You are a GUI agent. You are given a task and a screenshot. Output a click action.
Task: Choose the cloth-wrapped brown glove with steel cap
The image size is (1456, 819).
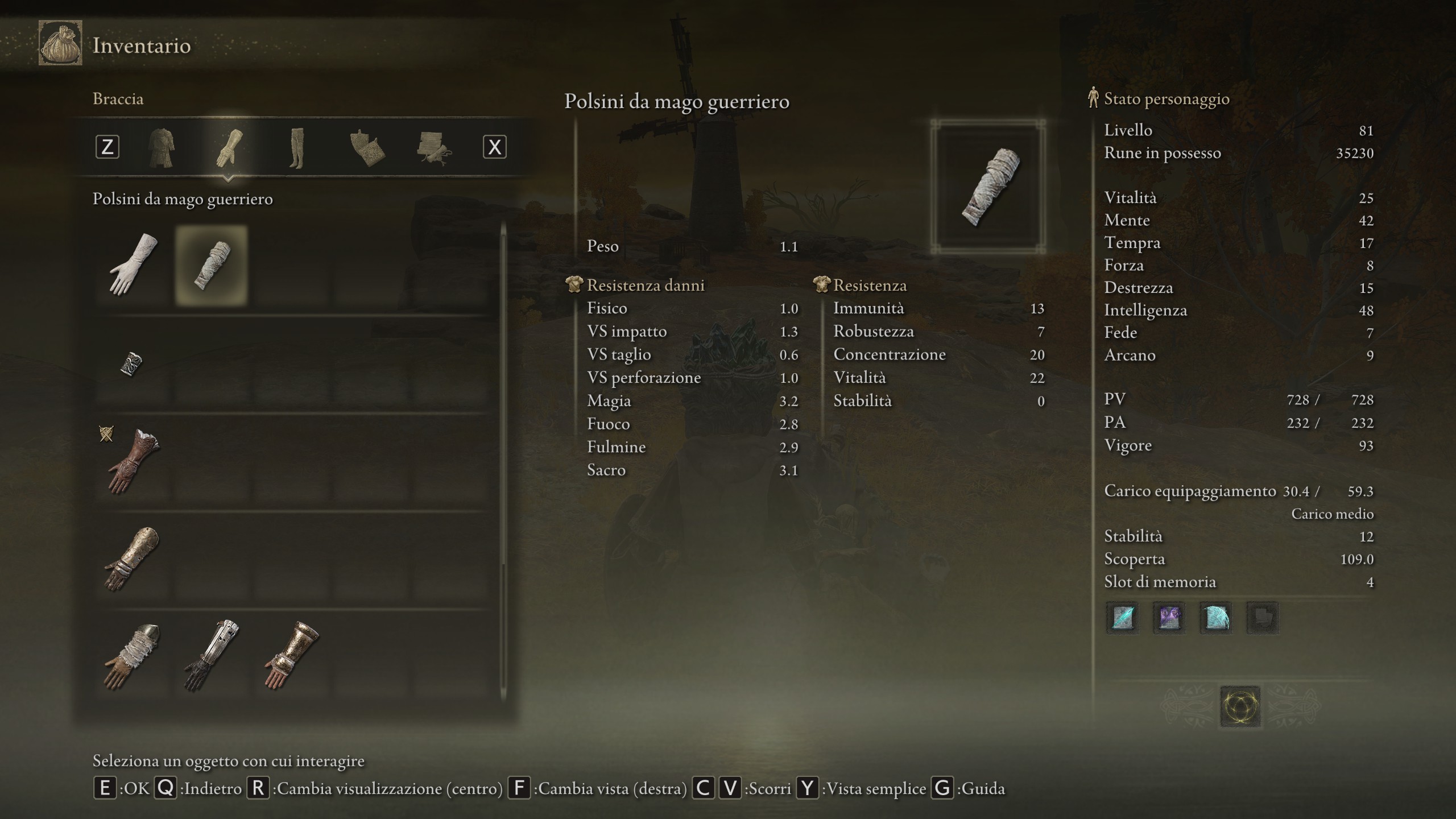tap(132, 657)
